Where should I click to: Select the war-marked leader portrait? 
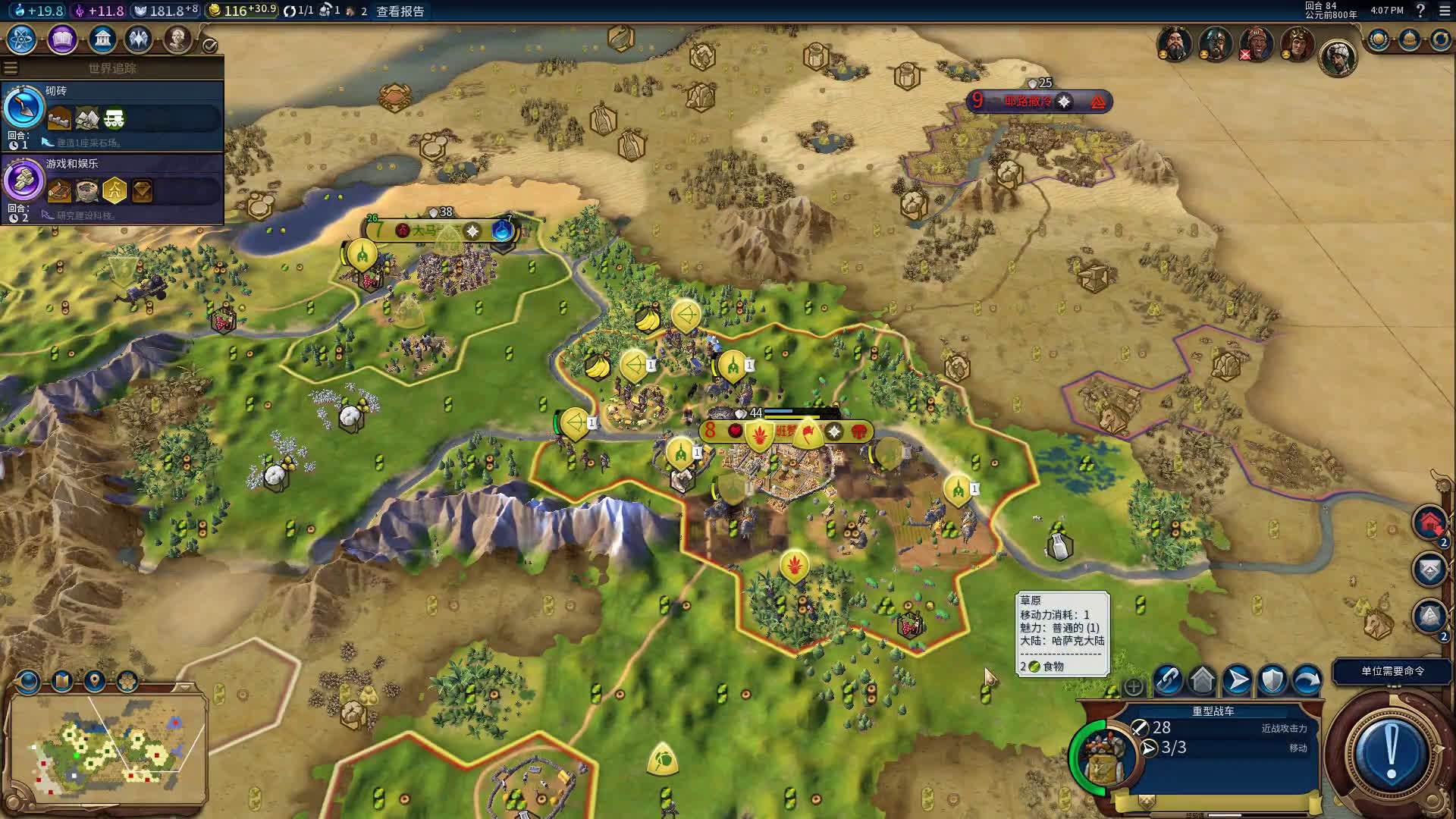pos(1256,44)
